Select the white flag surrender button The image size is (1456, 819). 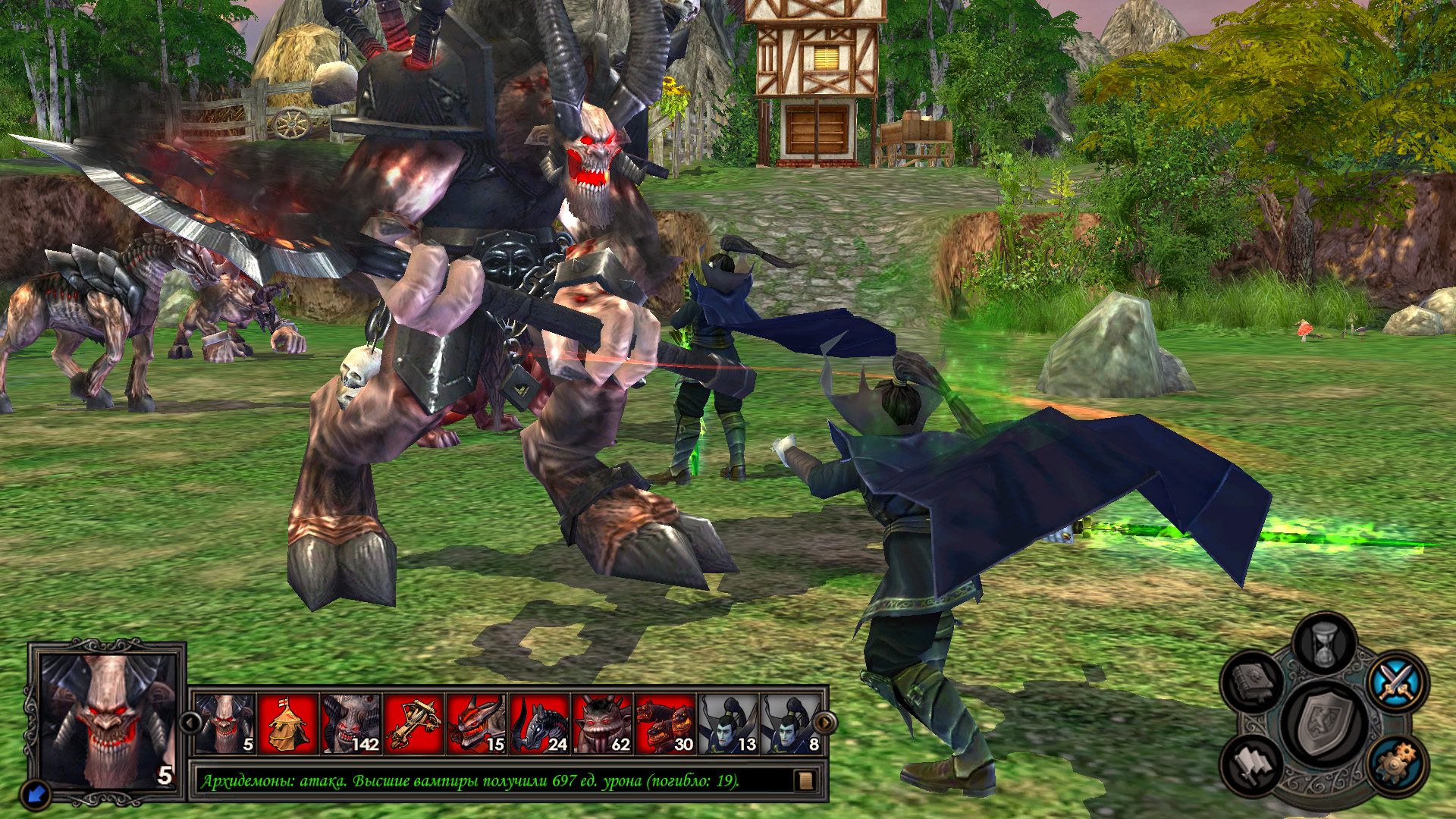coord(1253,764)
